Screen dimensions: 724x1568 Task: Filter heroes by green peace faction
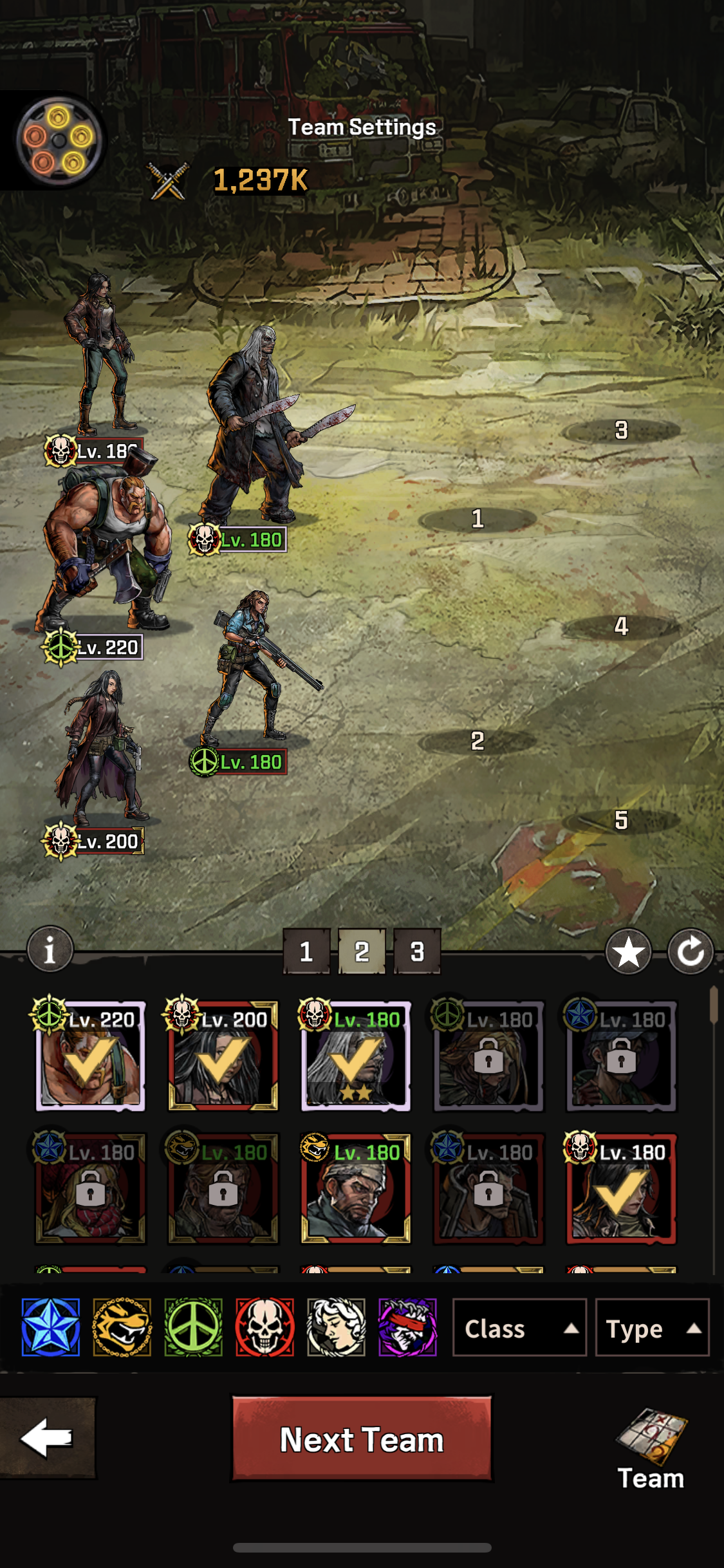tap(194, 1327)
